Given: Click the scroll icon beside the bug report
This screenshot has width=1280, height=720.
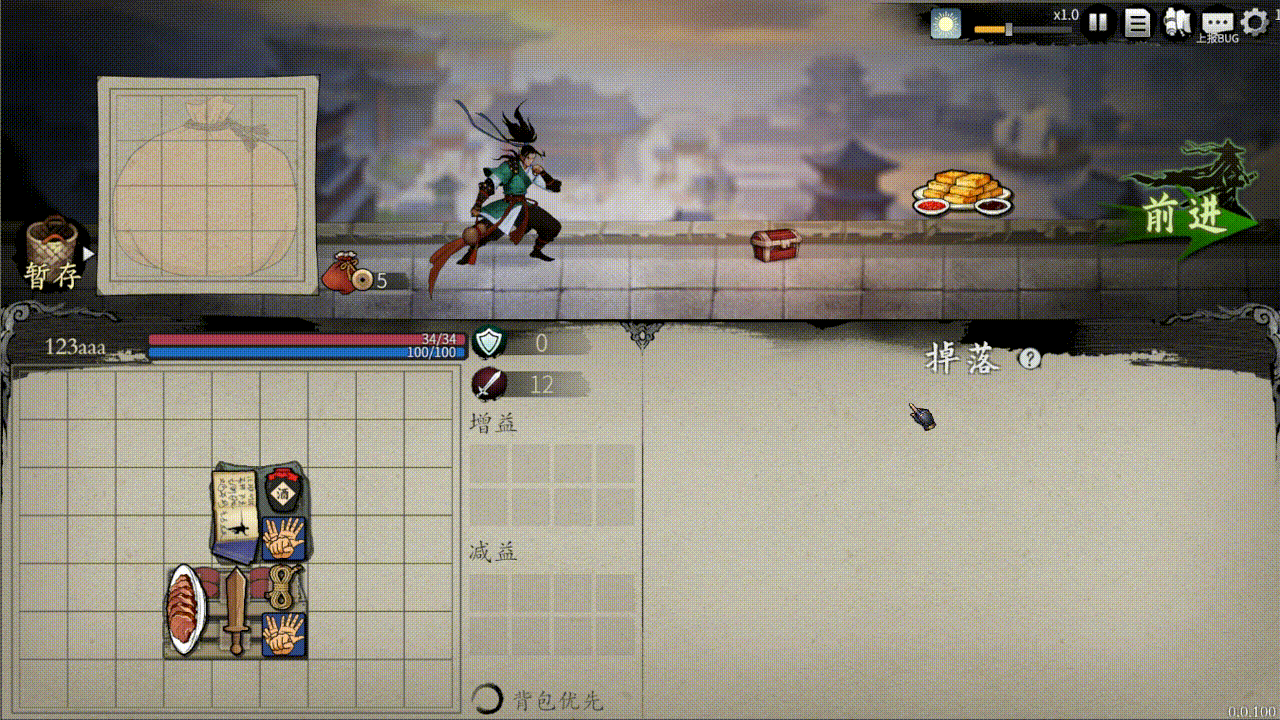Looking at the screenshot, I should tap(1178, 21).
